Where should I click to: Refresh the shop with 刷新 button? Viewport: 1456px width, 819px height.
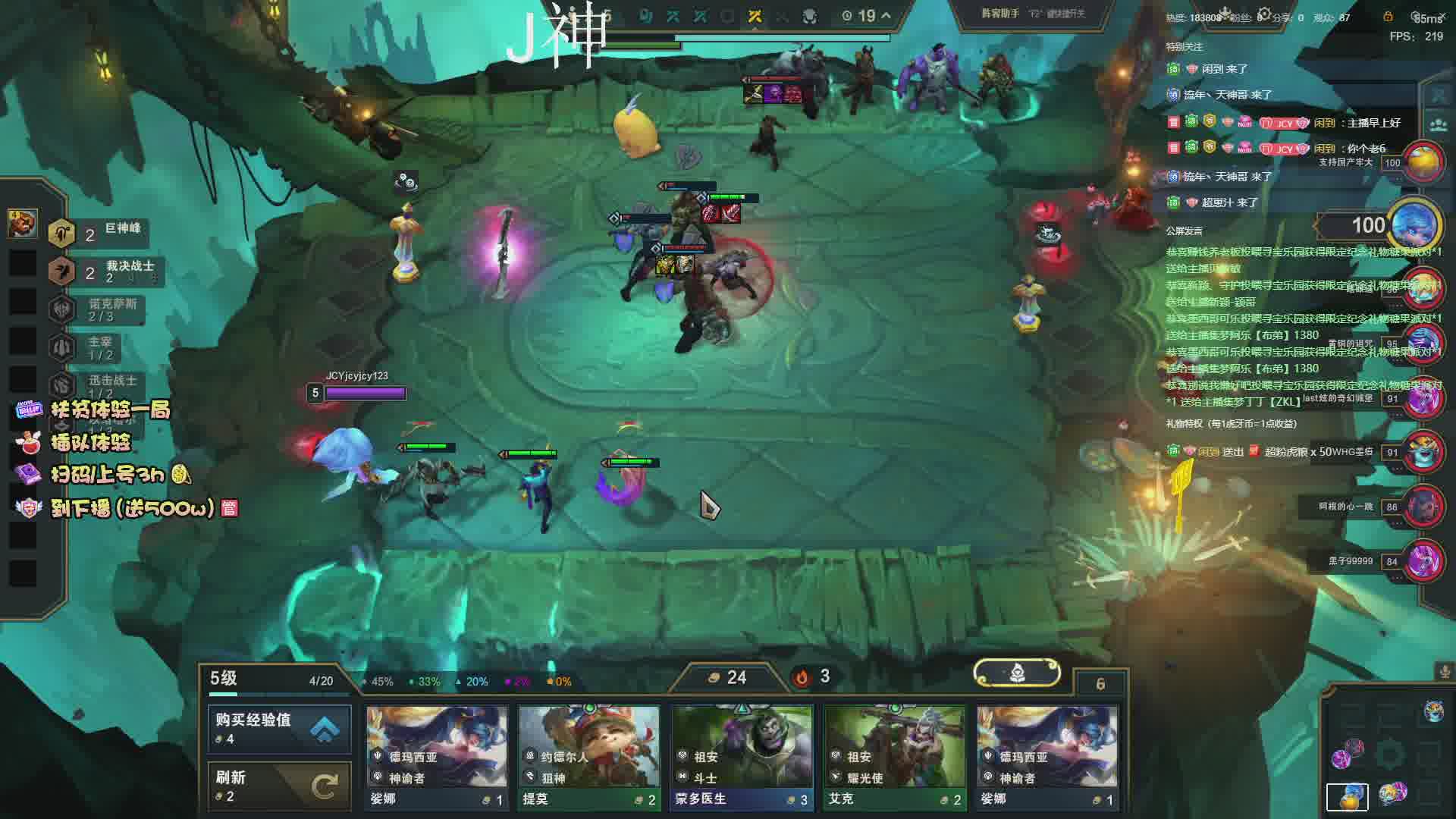[x=279, y=786]
